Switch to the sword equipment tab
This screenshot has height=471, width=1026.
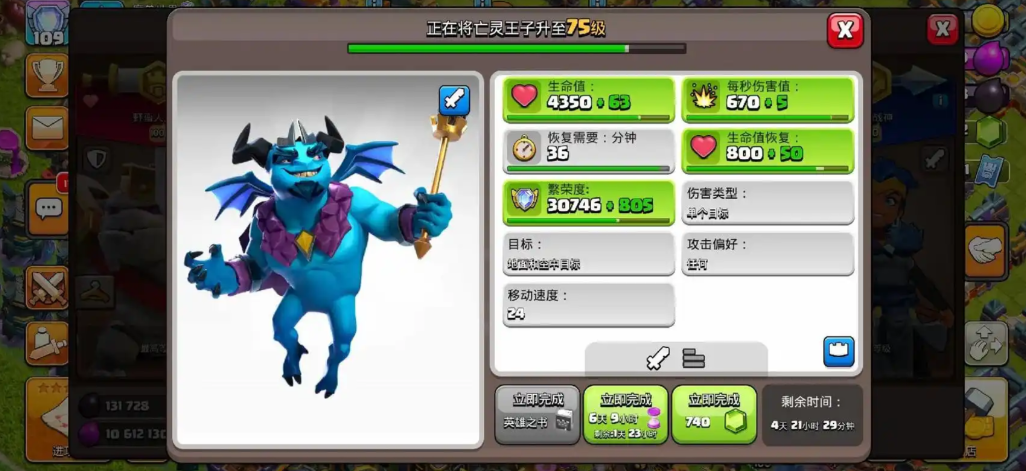tap(656, 358)
